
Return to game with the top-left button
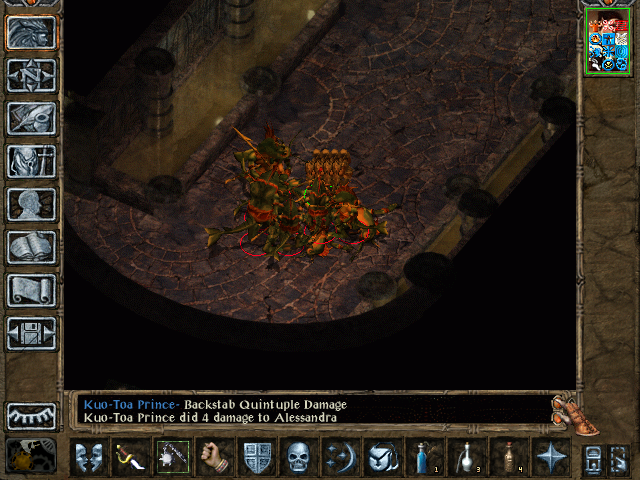(32, 31)
